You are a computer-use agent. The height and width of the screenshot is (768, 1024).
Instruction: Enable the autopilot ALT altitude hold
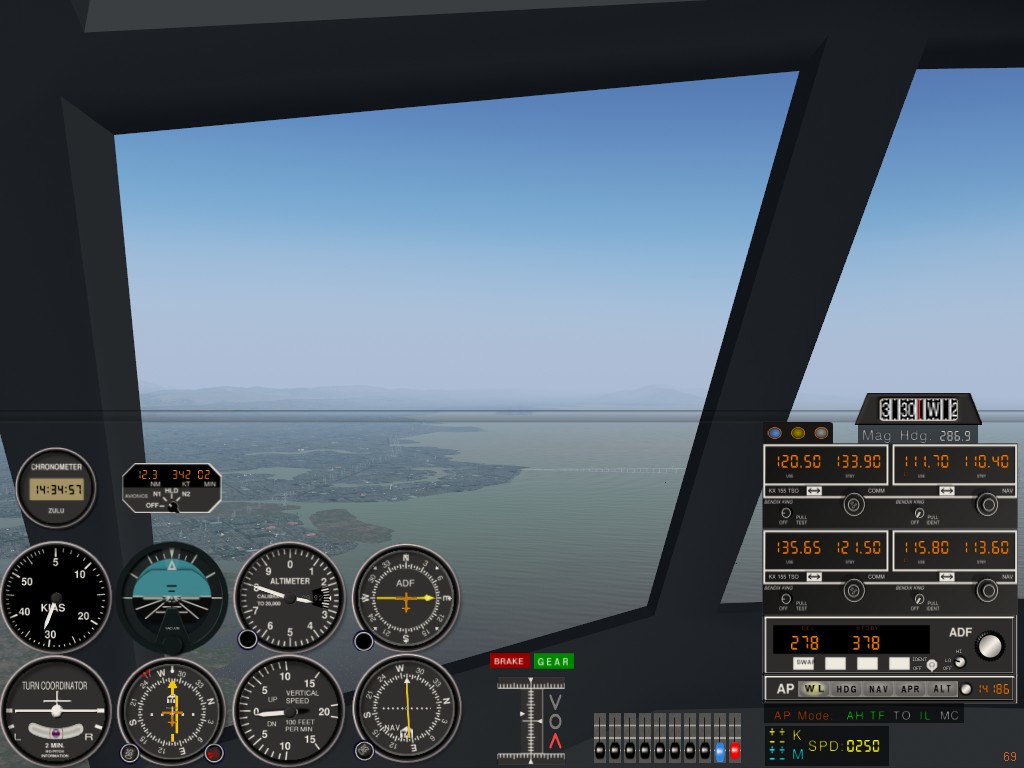click(x=942, y=689)
